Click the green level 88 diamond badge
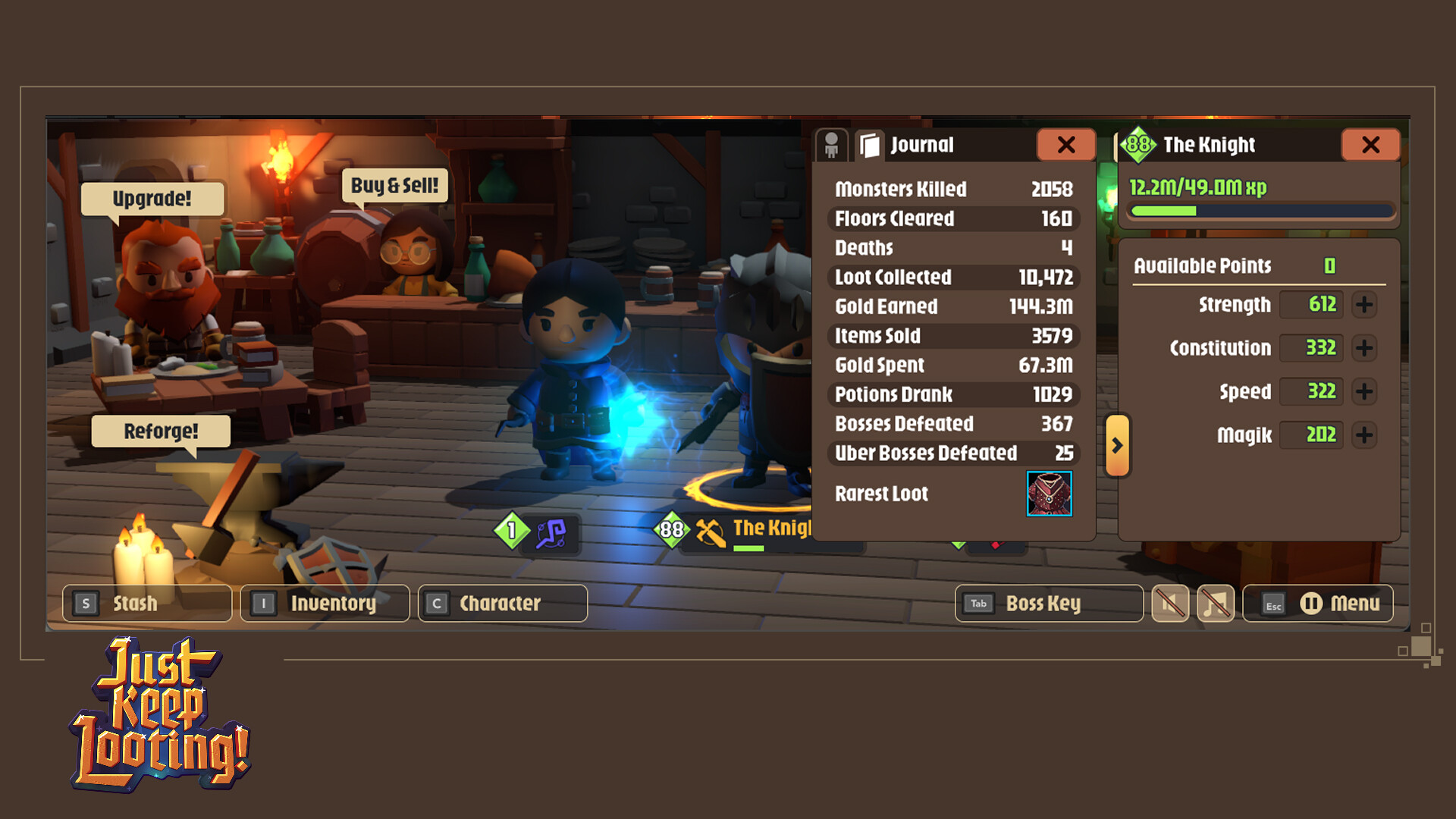This screenshot has height=819, width=1456. point(1137,144)
